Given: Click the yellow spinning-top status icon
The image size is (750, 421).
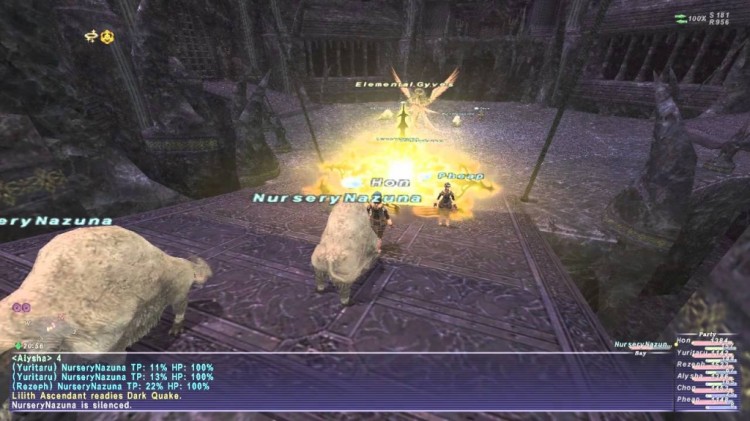Looking at the screenshot, I should [89, 37].
